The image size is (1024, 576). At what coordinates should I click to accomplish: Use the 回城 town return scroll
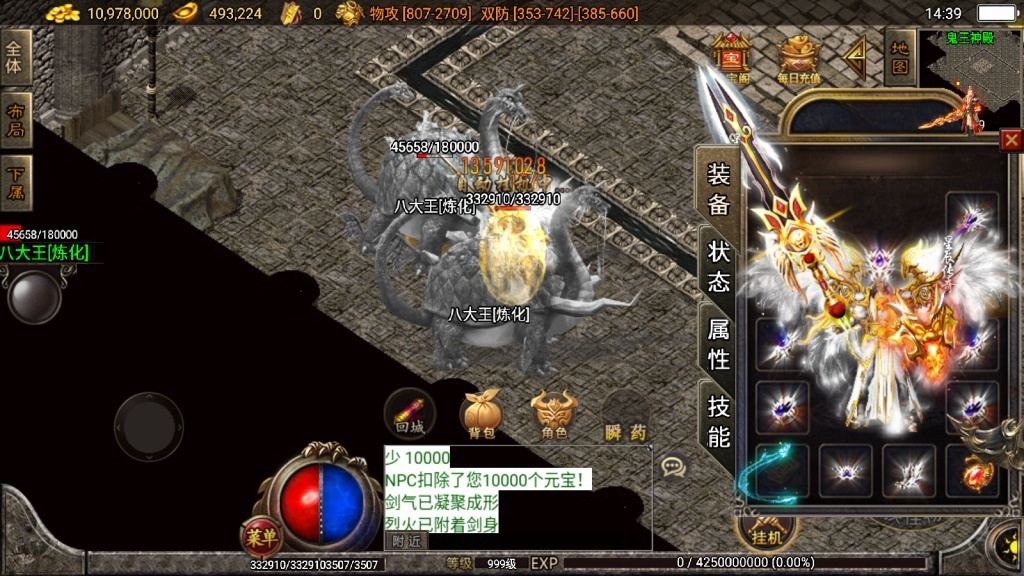click(410, 412)
